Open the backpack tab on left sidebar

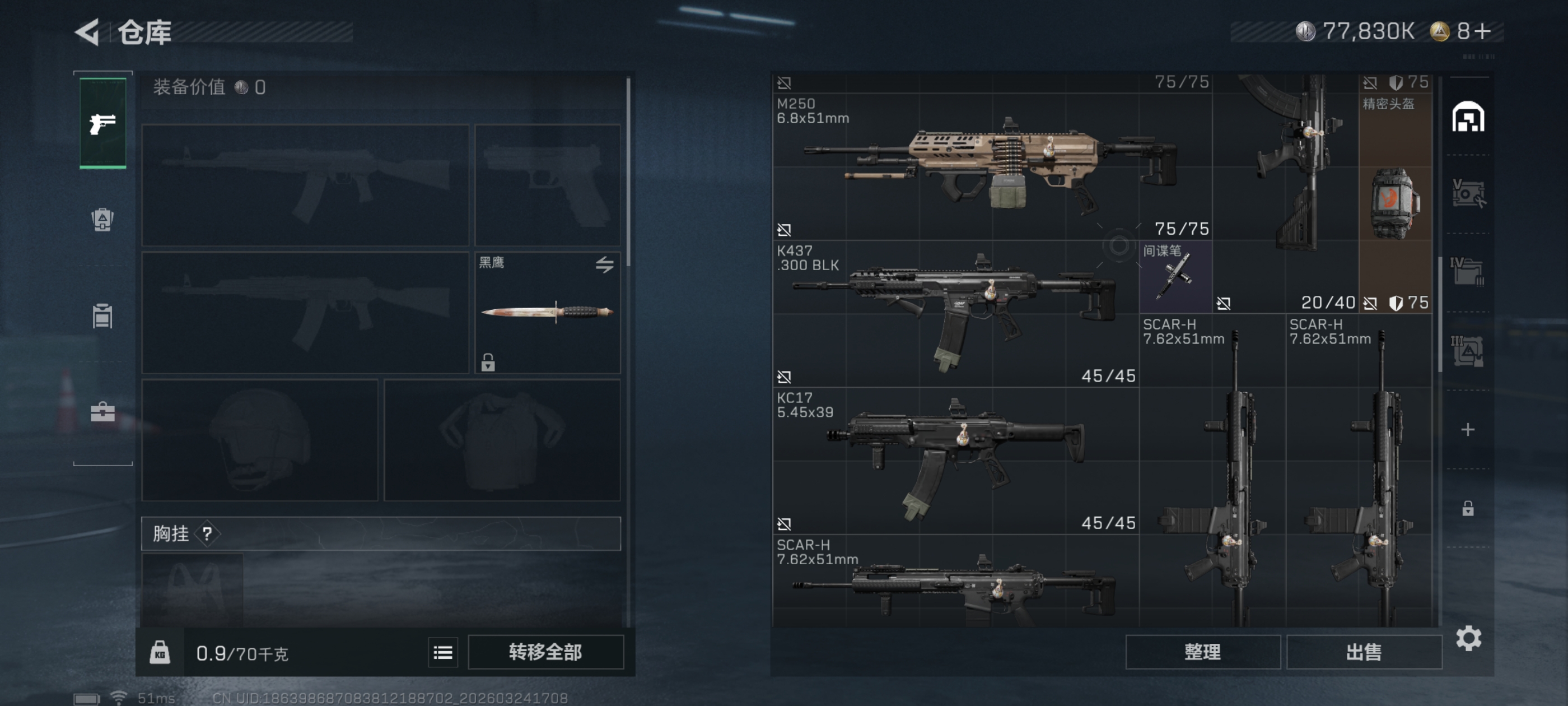pos(103,219)
